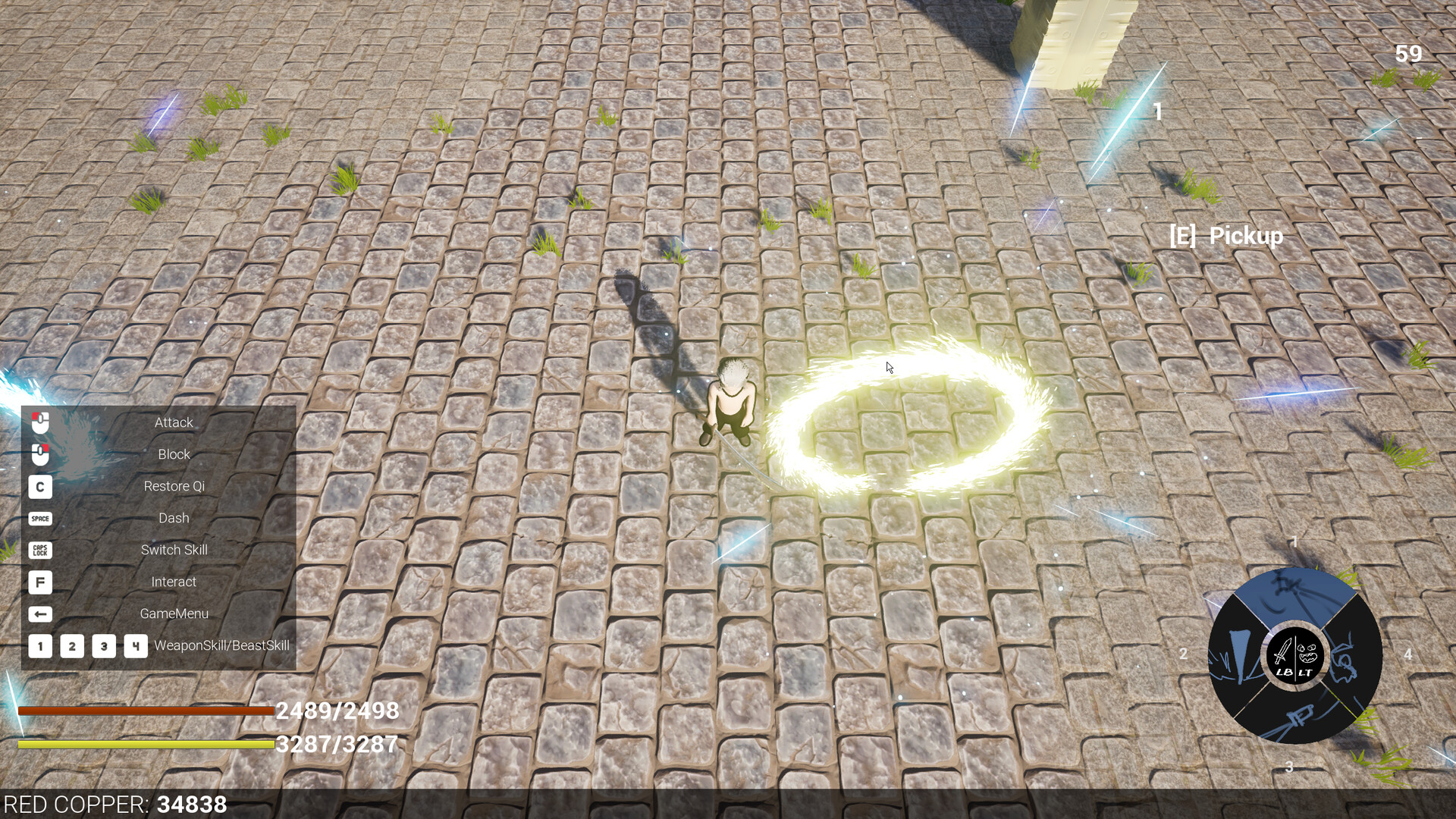
Task: Select the F key Interact icon
Action: click(x=39, y=582)
